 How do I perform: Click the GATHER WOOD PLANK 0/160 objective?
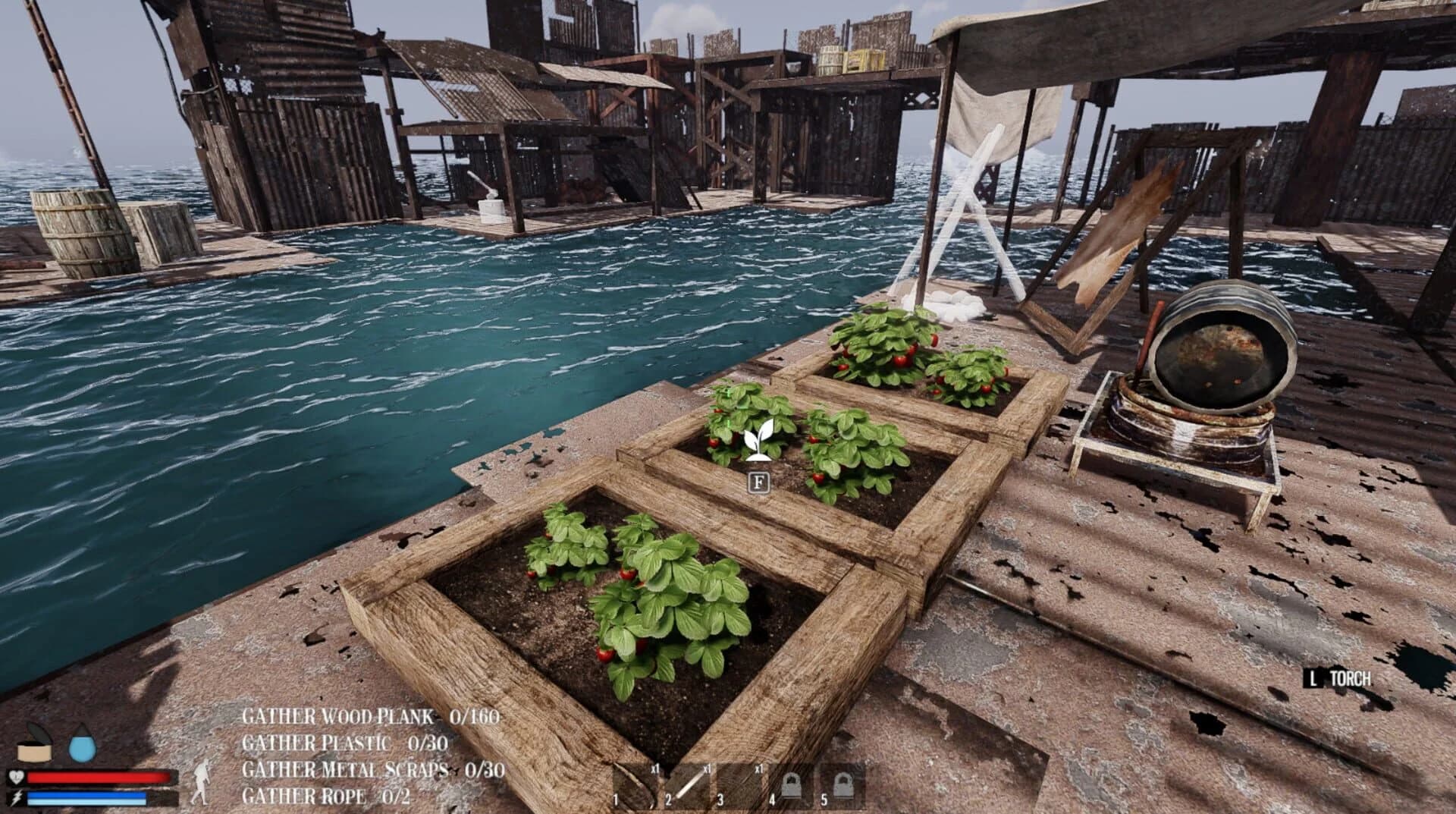[372, 716]
